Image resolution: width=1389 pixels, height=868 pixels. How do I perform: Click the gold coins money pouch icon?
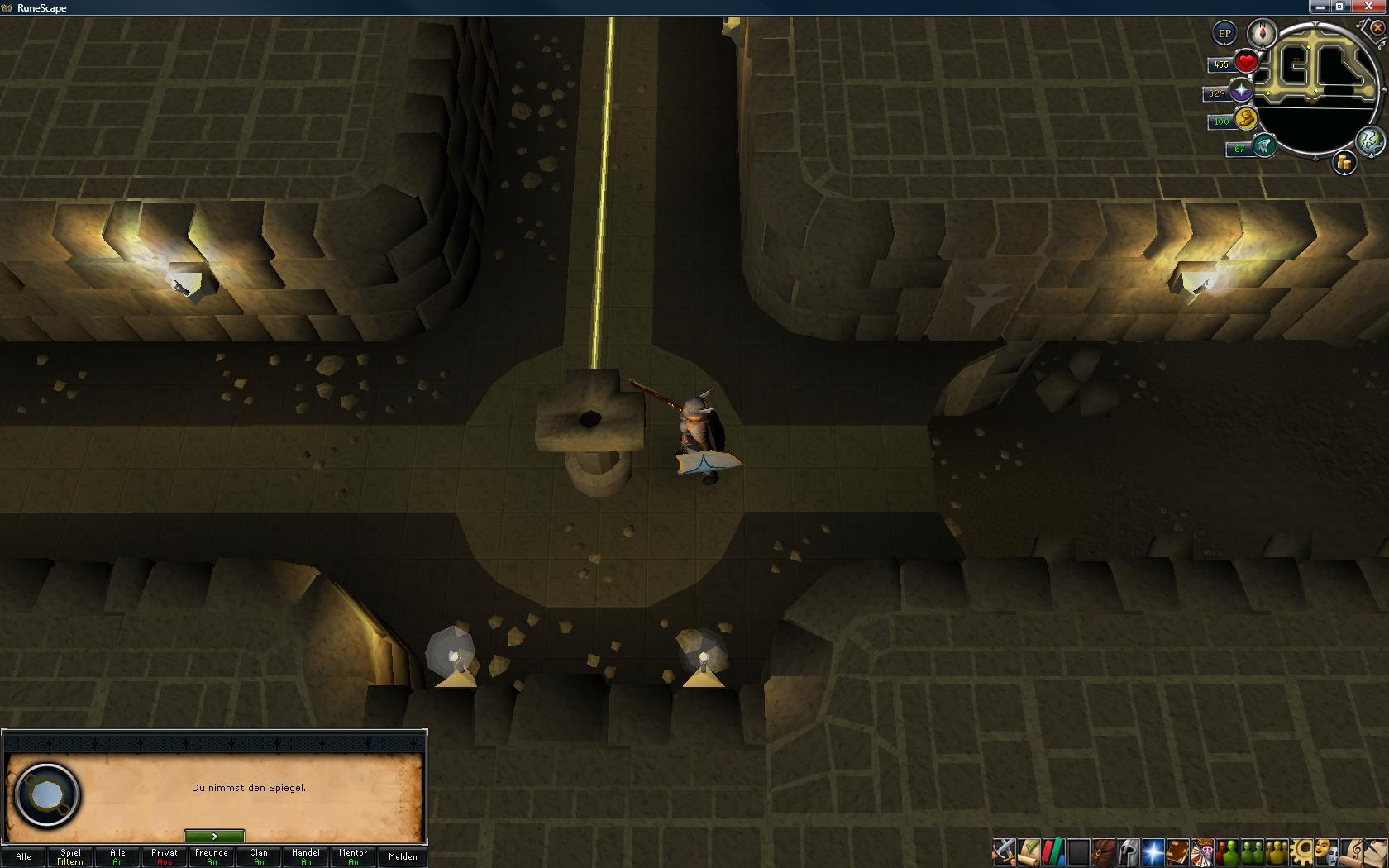1344,163
